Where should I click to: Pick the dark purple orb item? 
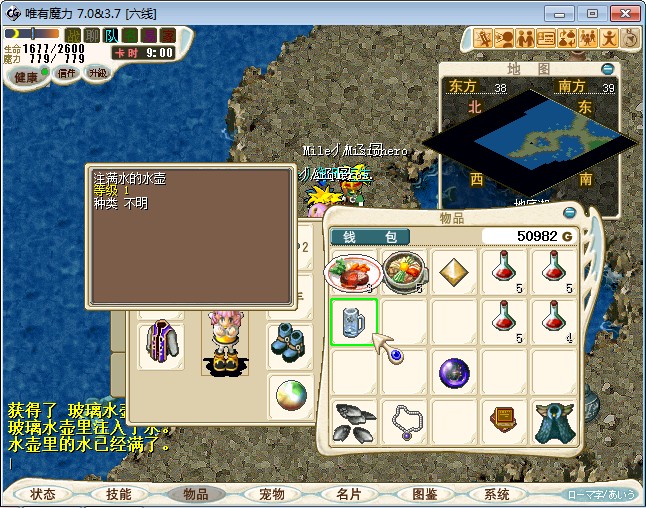coord(454,373)
